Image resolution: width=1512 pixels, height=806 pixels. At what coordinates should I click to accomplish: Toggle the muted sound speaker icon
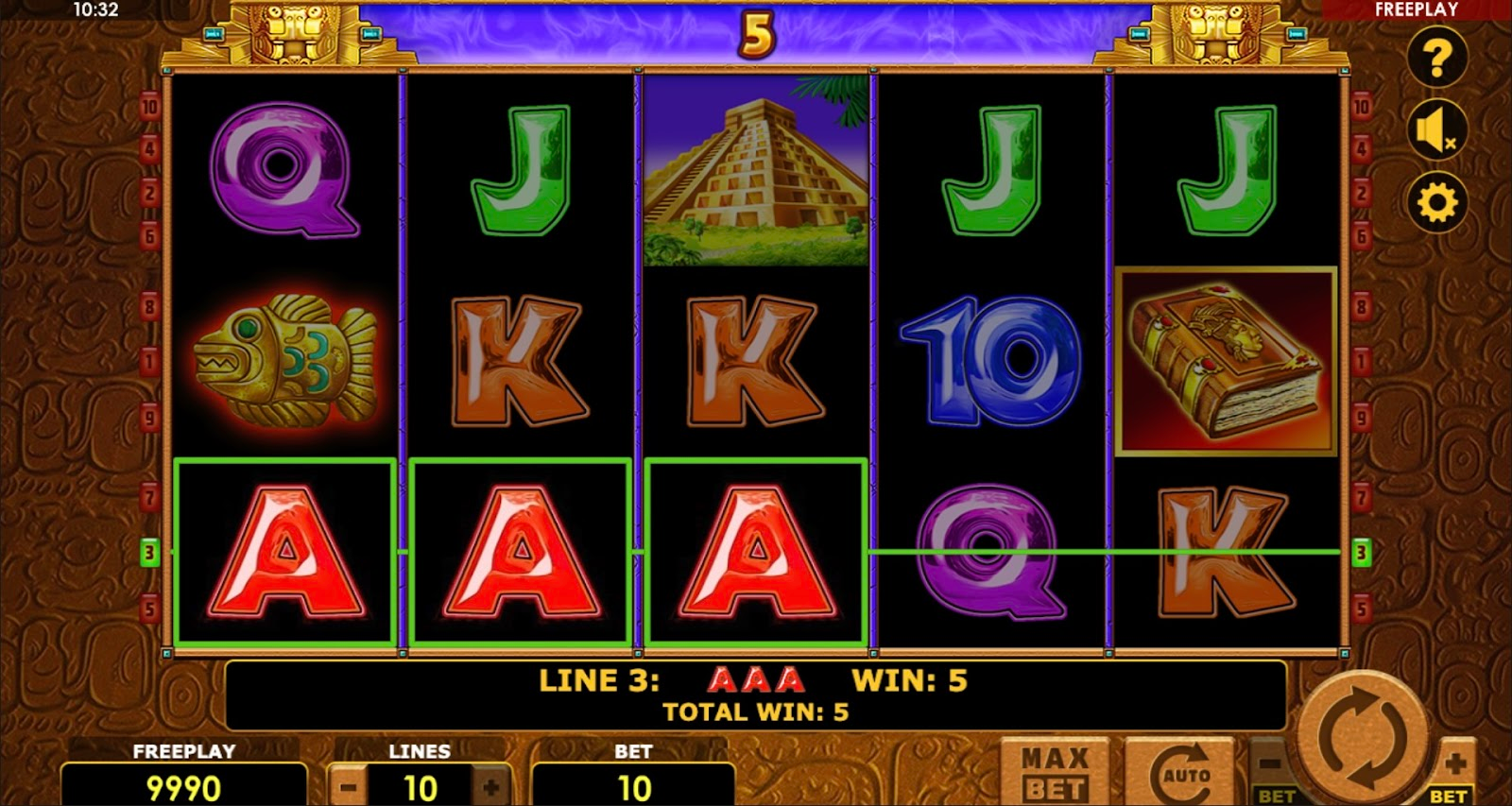click(x=1436, y=130)
